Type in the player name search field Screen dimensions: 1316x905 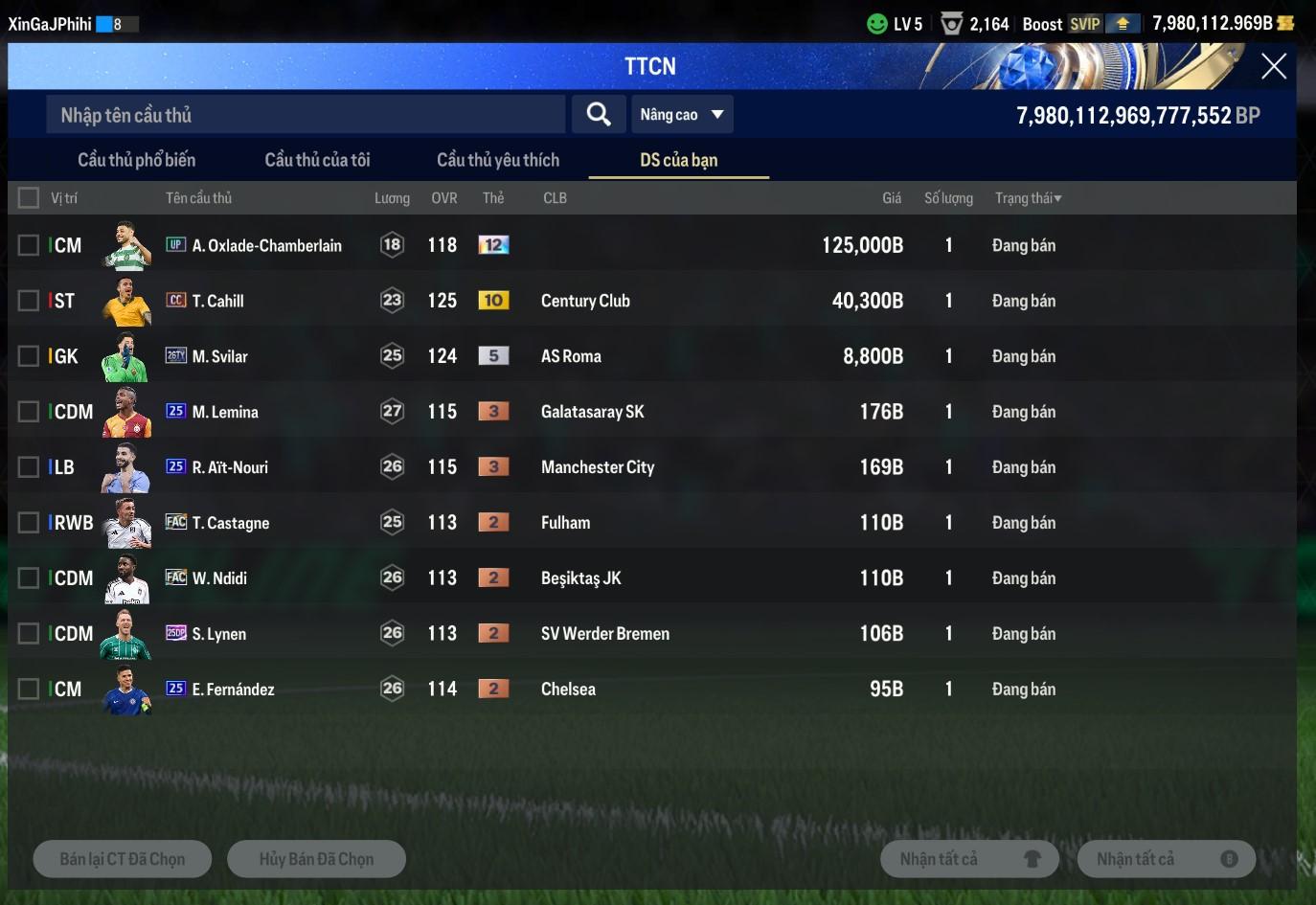coord(305,115)
